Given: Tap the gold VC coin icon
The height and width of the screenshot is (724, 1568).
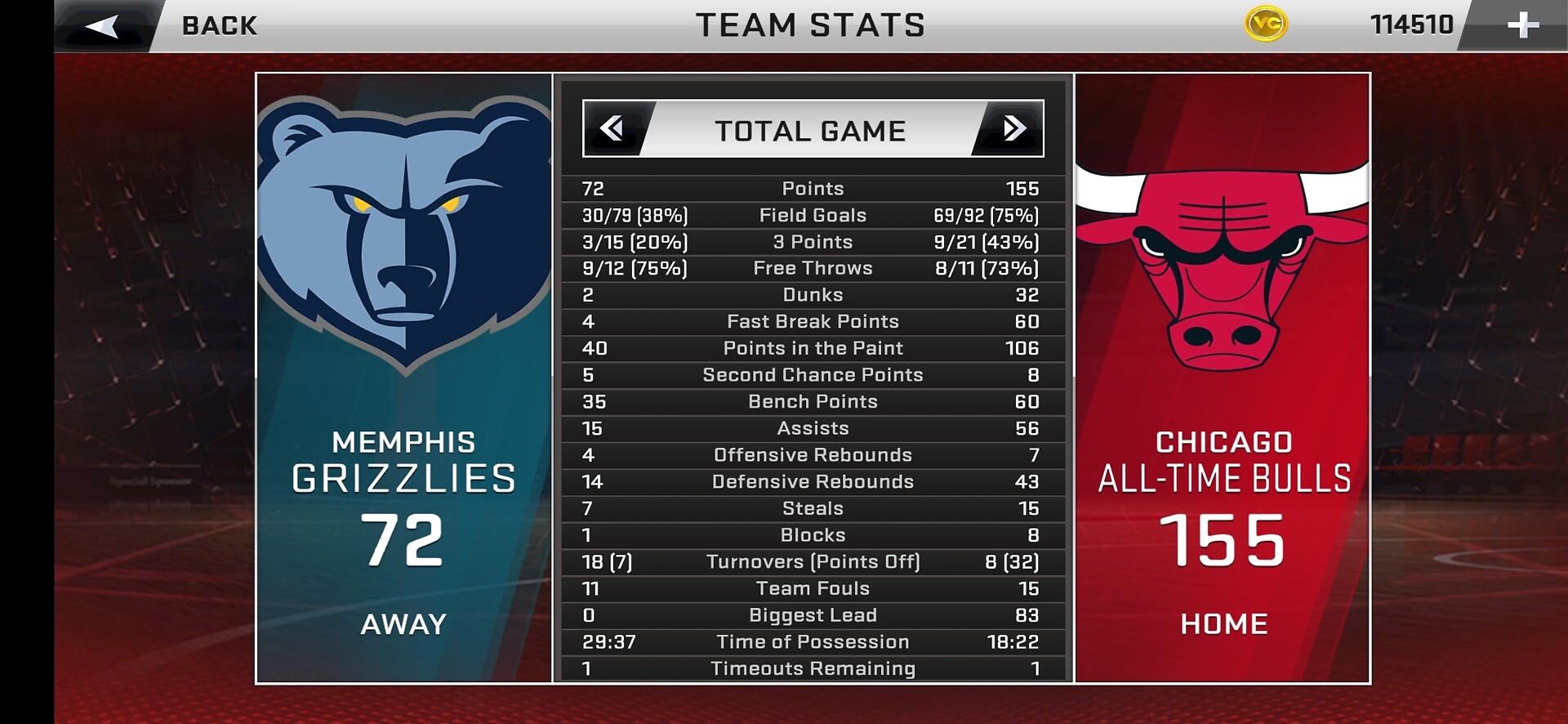Looking at the screenshot, I should pyautogui.click(x=1266, y=25).
